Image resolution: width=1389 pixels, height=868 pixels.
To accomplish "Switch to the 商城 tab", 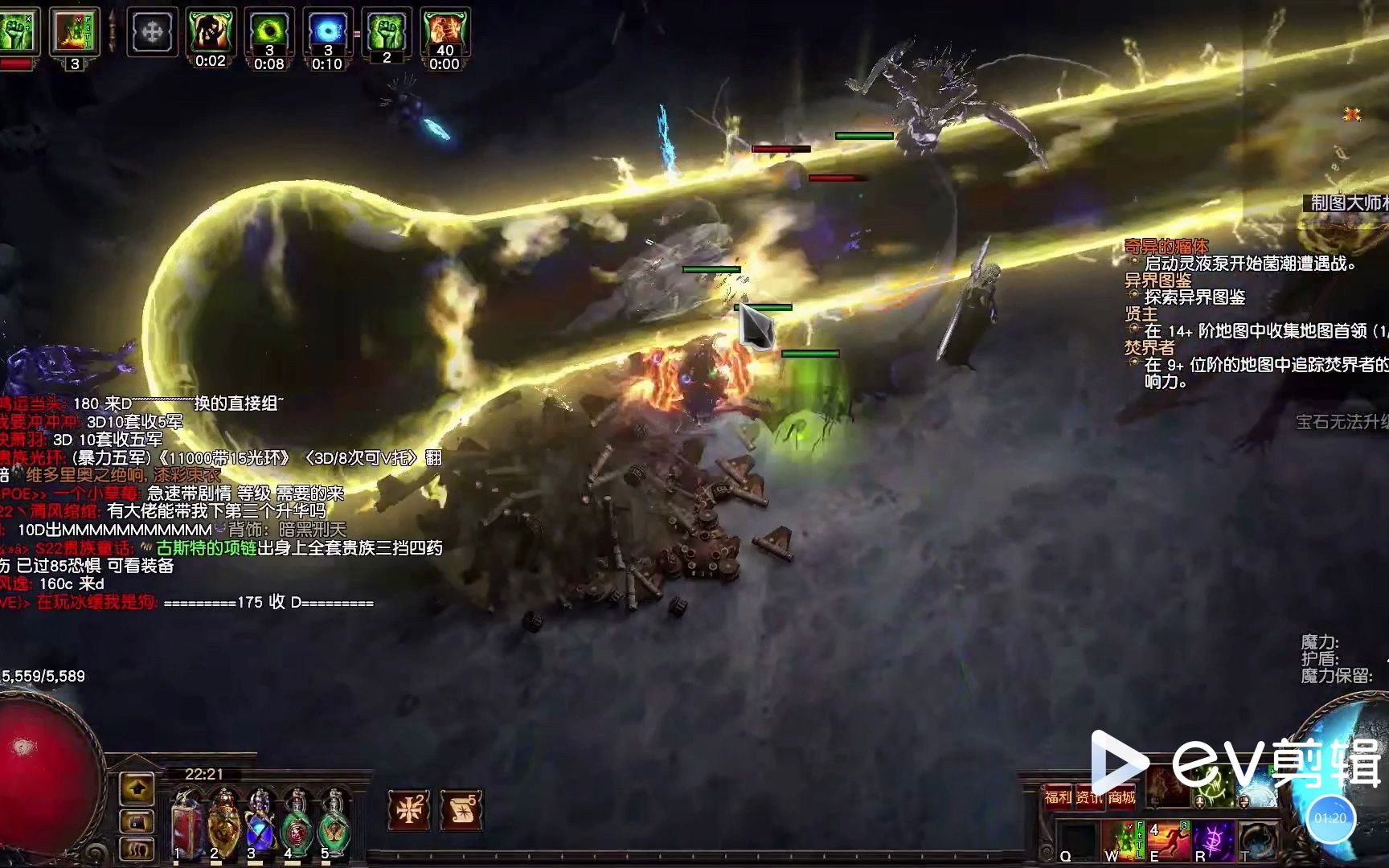I will point(1122,797).
